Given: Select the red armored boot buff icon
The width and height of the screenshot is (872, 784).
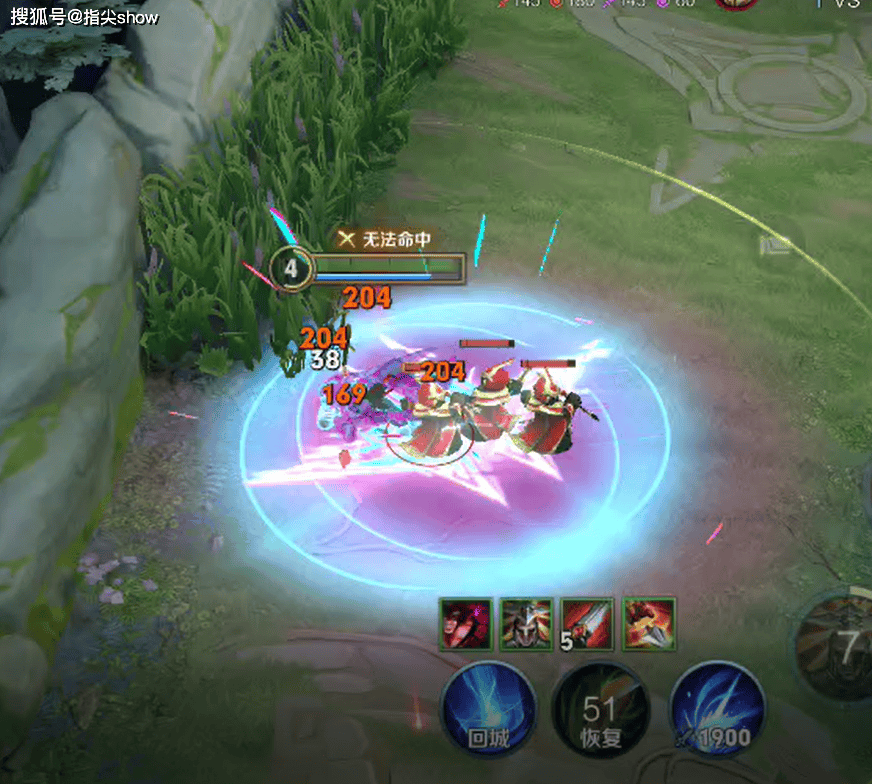Looking at the screenshot, I should pos(649,623).
